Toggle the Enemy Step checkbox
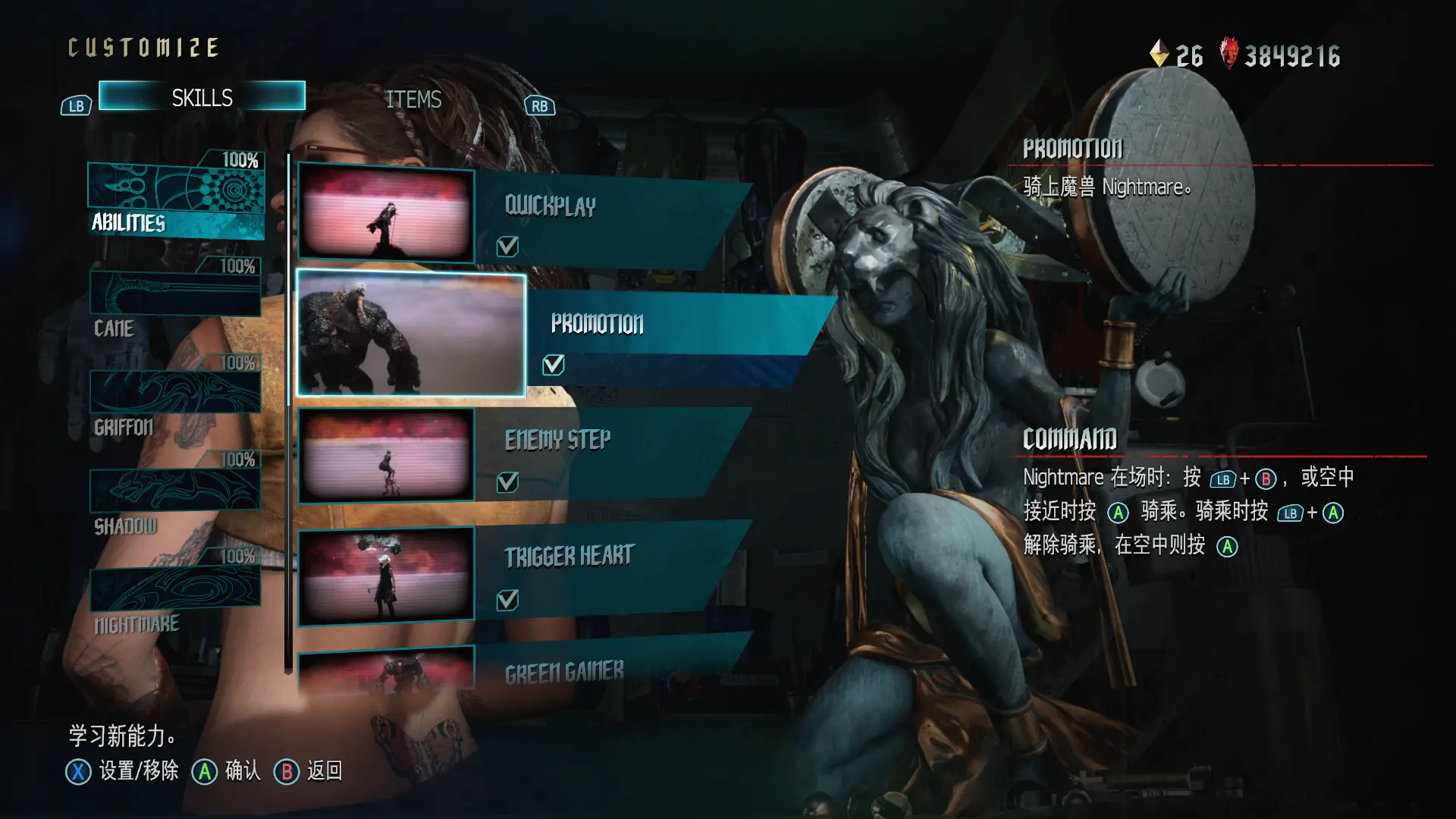This screenshot has width=1456, height=819. coord(507,482)
